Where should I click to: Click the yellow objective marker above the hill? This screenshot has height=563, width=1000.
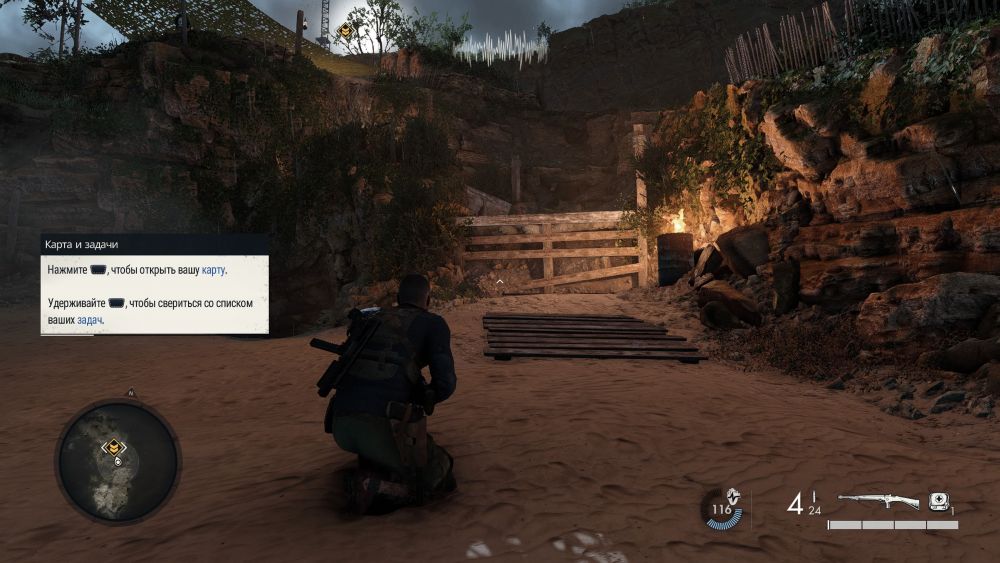pos(345,32)
